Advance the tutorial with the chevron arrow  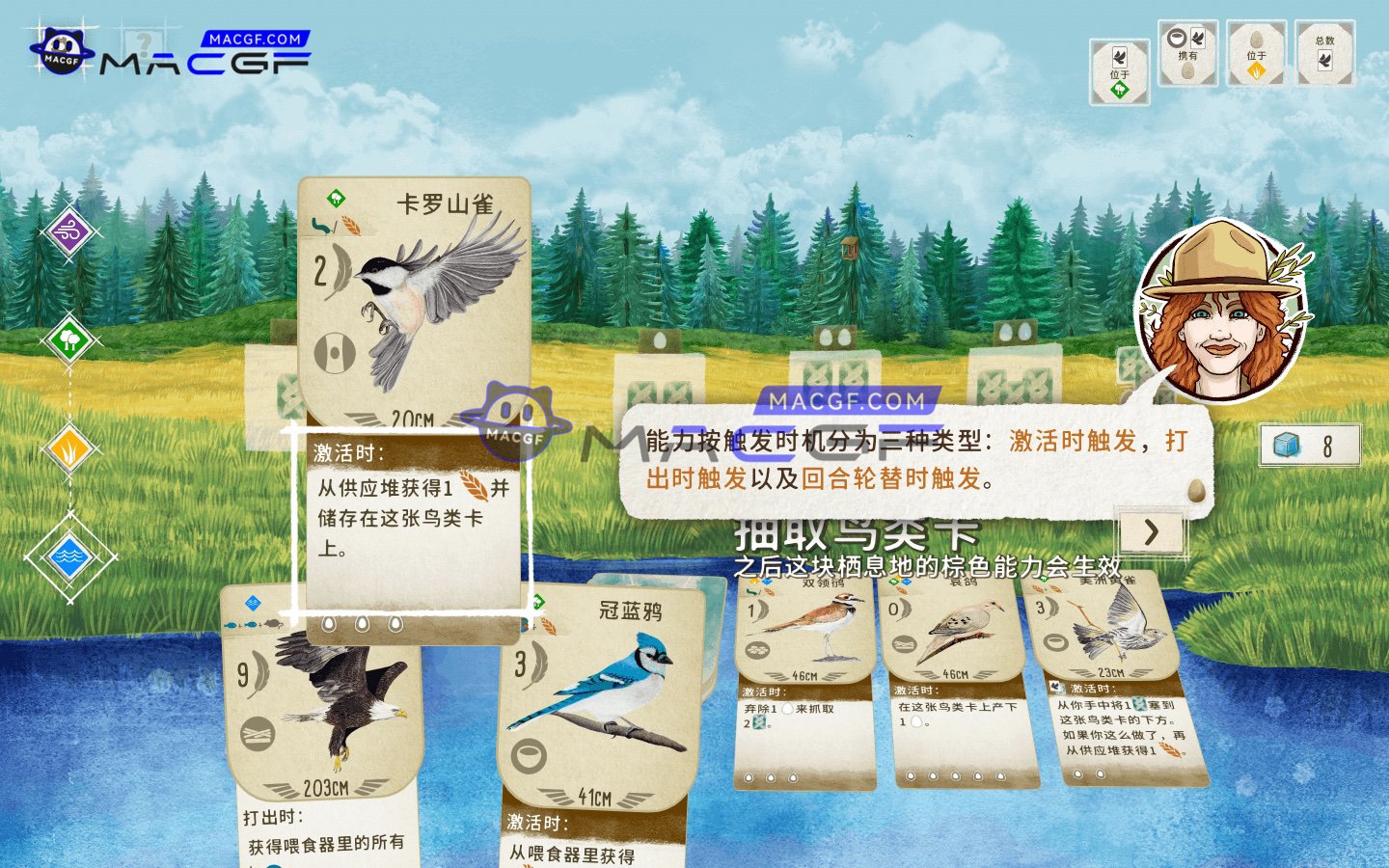1151,534
